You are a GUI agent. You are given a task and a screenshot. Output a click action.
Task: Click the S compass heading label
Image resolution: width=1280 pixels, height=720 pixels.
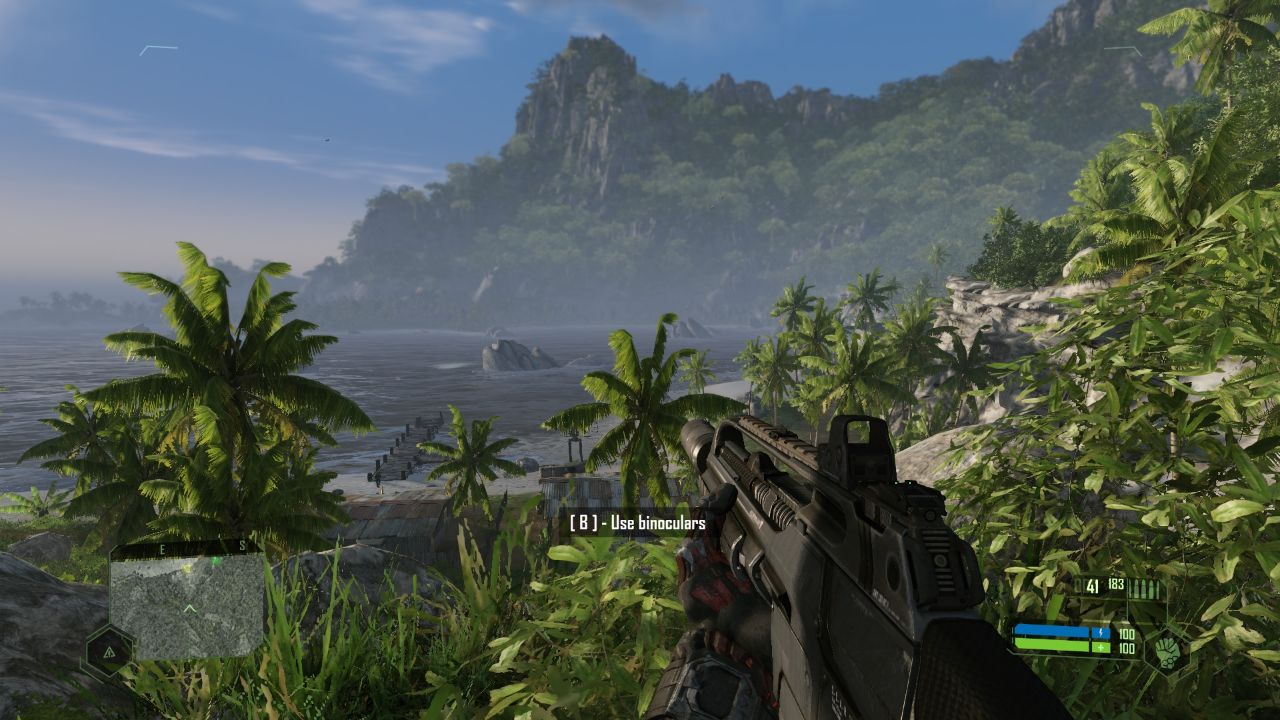click(x=241, y=548)
